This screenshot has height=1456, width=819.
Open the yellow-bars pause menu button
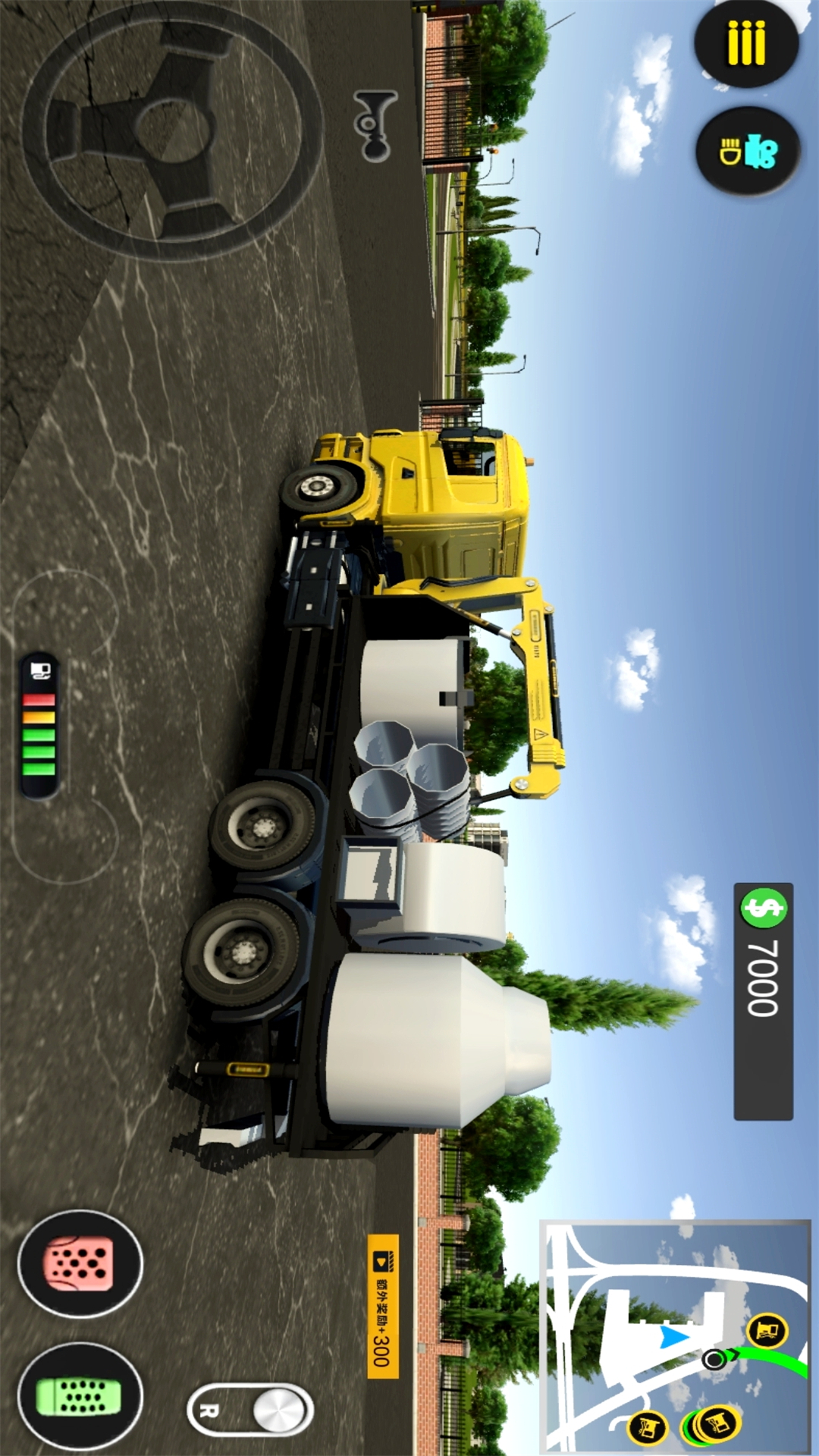(746, 43)
